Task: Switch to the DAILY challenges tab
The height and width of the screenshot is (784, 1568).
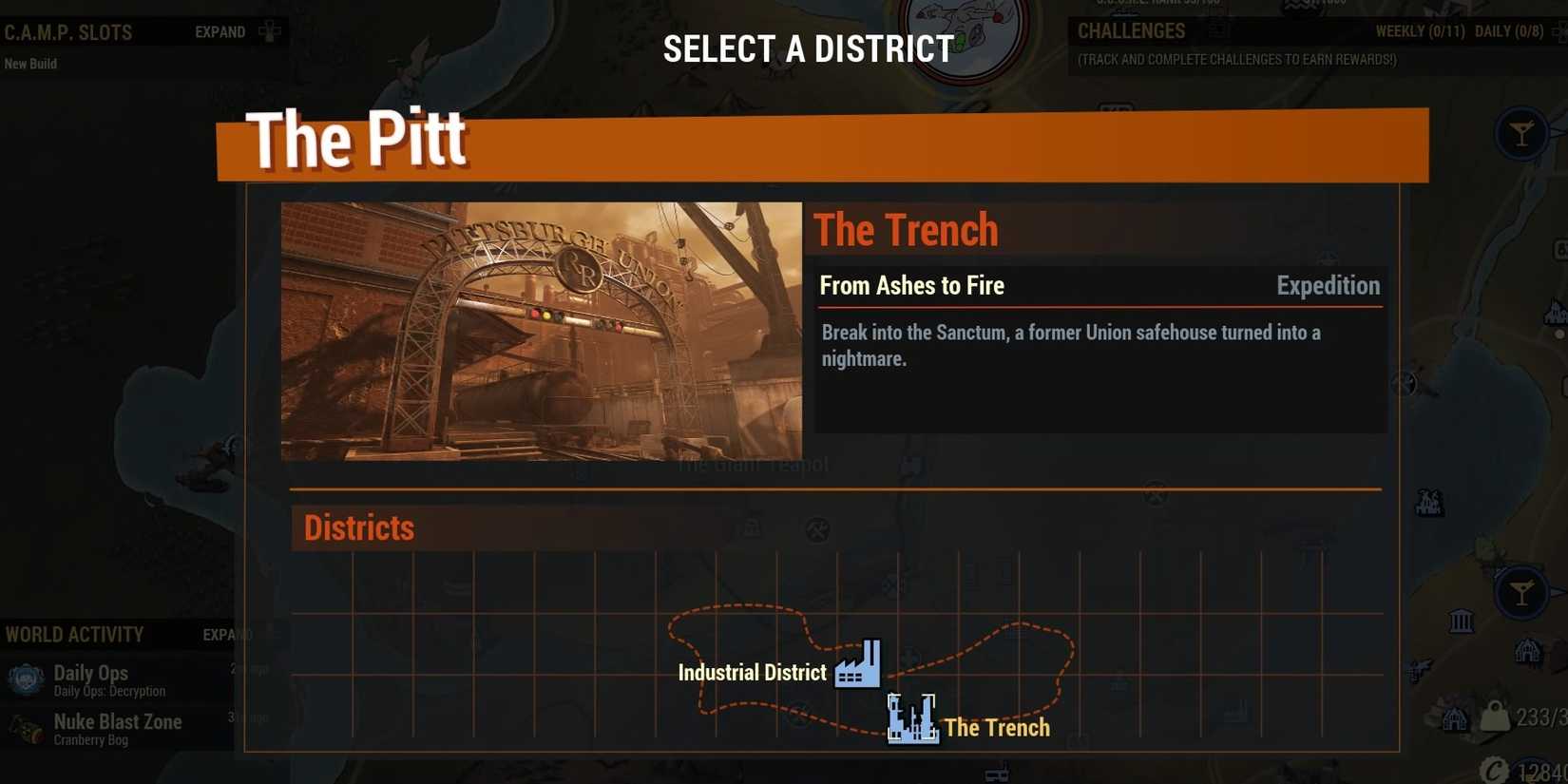Action: coord(1509,31)
